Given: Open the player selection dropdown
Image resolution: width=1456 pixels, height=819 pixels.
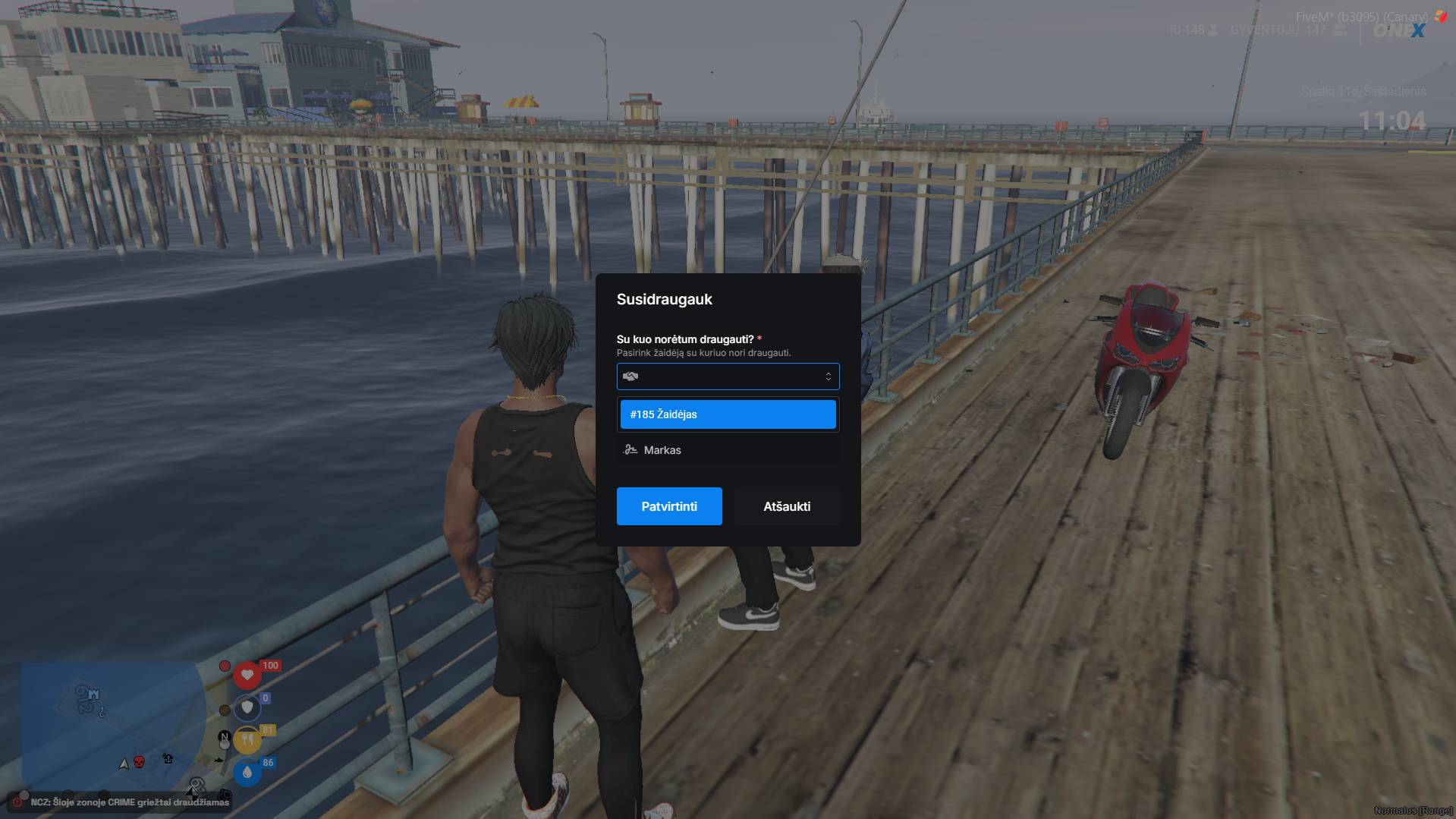Looking at the screenshot, I should click(x=728, y=376).
